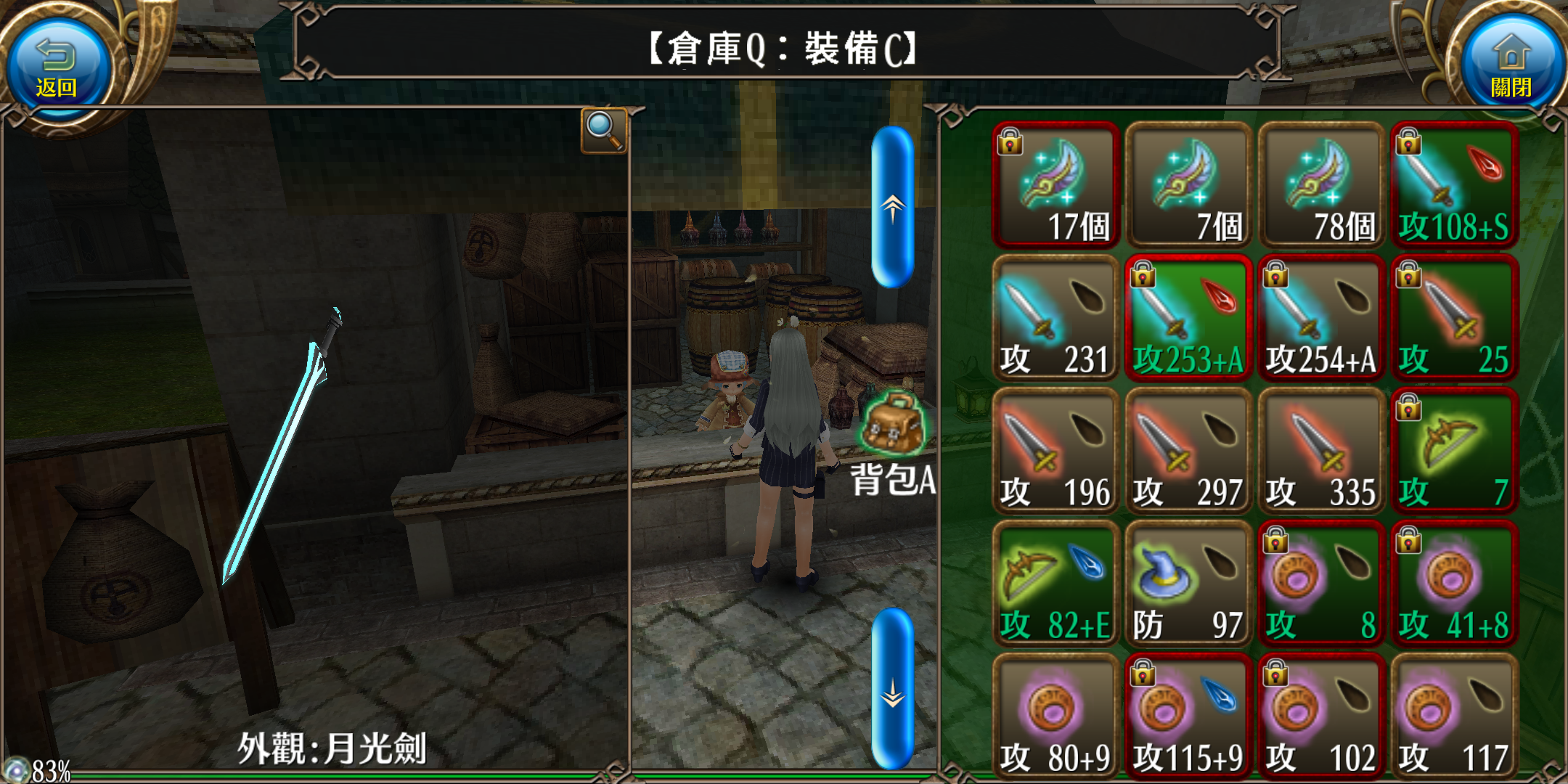Open the magnifying glass preview zoom

point(603,130)
